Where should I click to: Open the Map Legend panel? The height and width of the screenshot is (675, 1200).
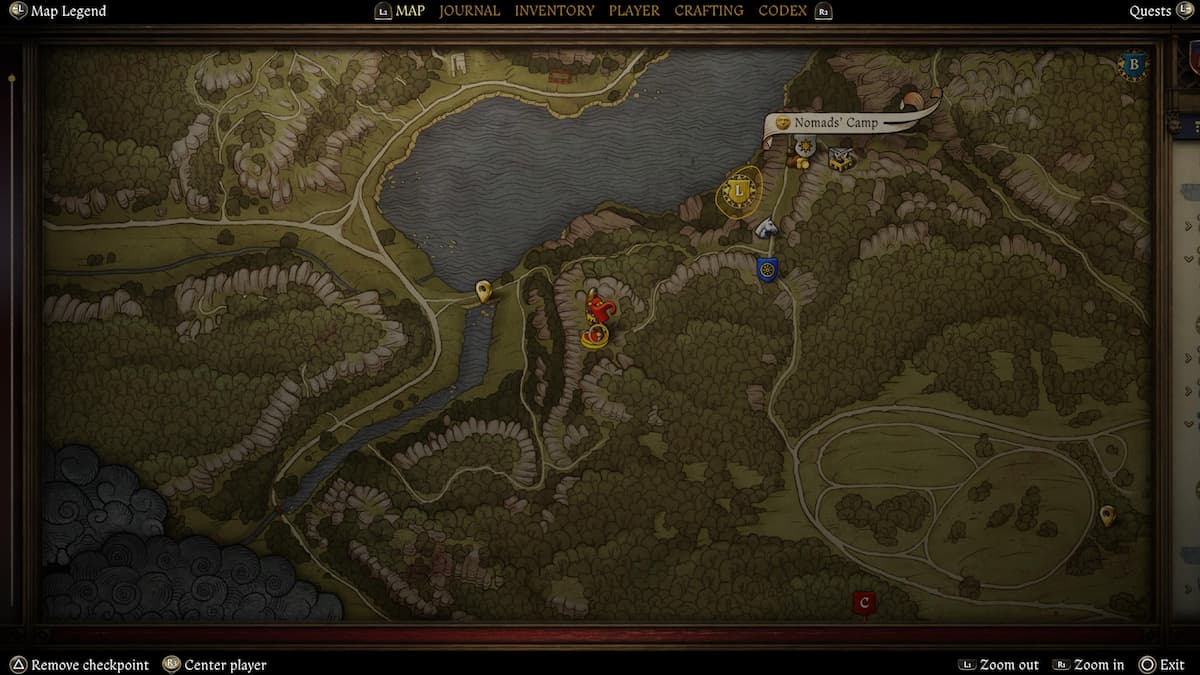pyautogui.click(x=67, y=11)
